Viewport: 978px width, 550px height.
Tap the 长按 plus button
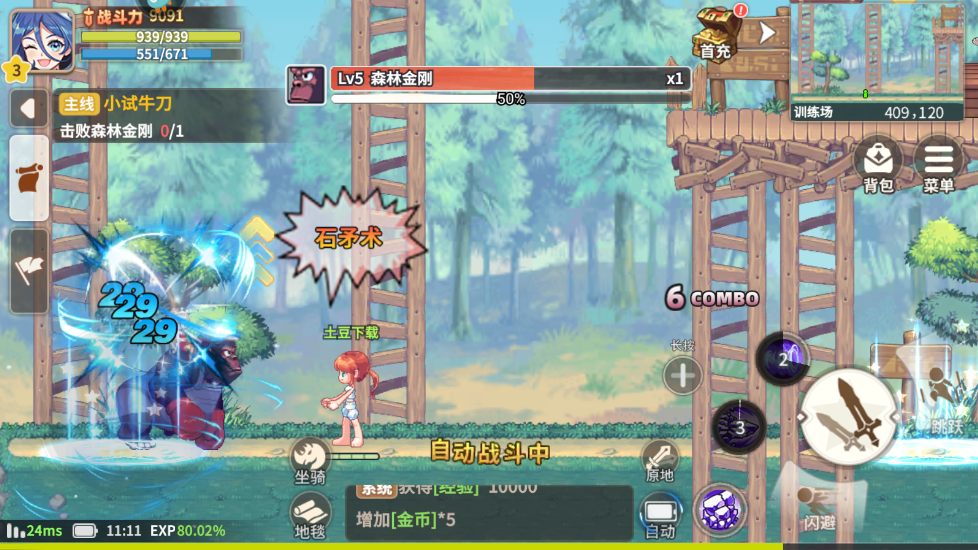pyautogui.click(x=683, y=375)
